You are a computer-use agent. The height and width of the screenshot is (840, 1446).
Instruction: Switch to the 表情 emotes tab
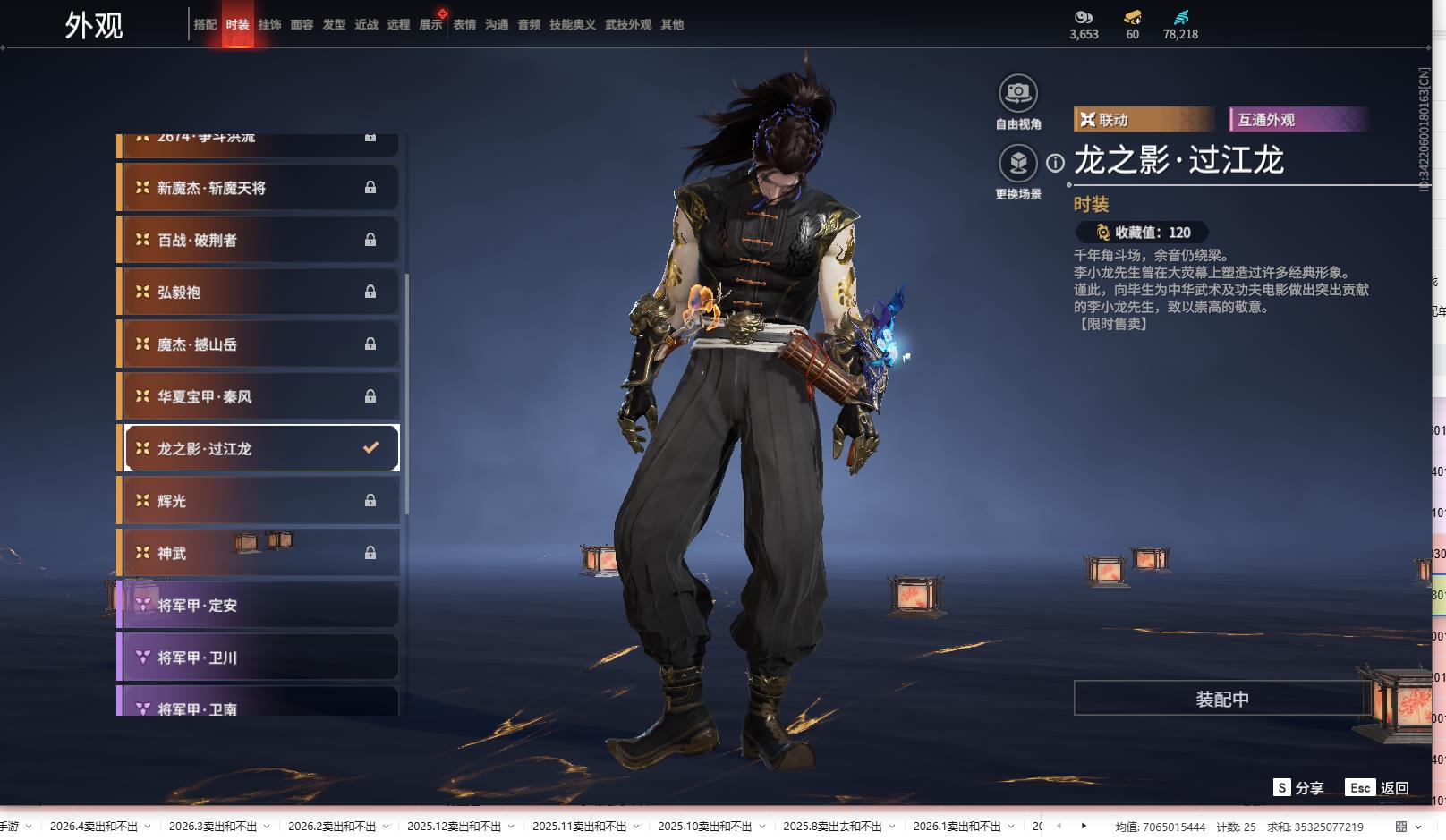[464, 25]
